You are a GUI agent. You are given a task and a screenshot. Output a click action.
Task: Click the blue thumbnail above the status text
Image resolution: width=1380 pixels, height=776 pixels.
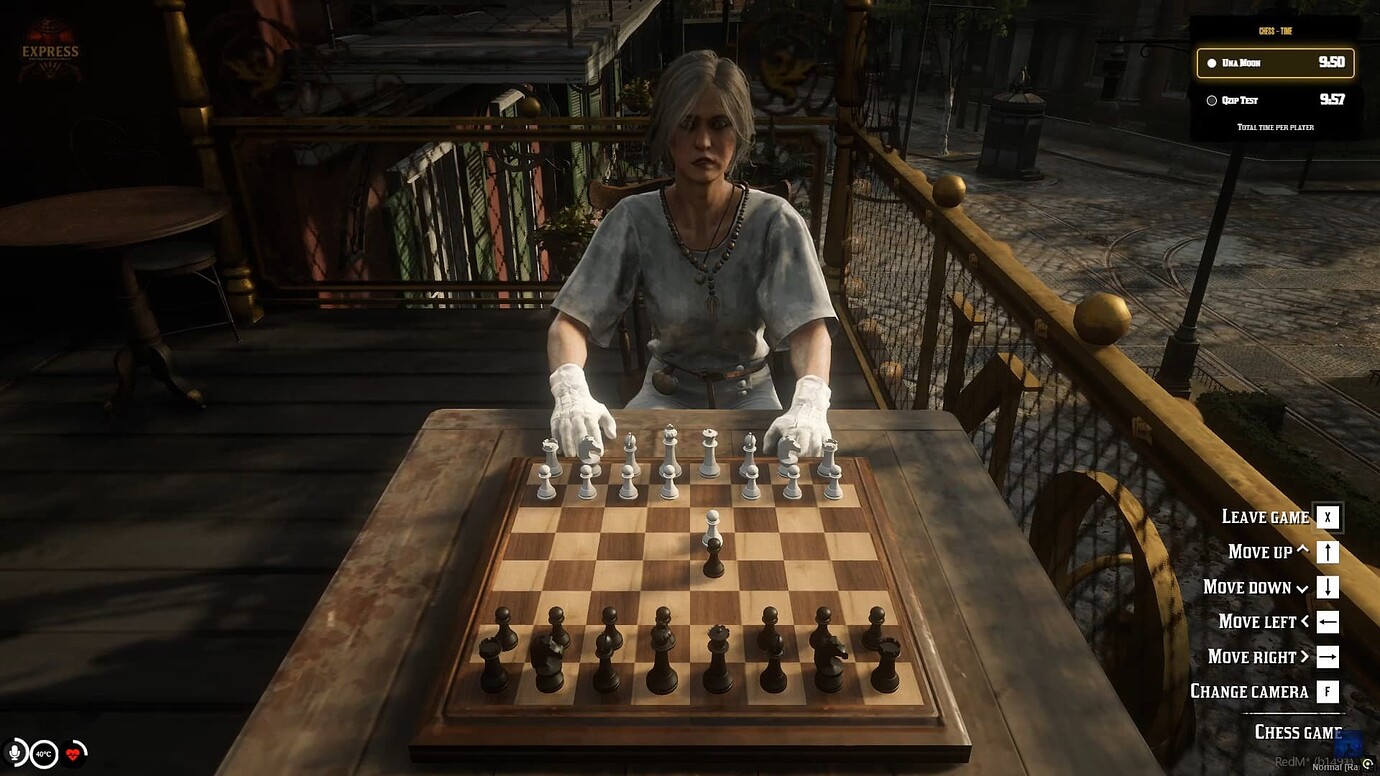[x=1350, y=744]
